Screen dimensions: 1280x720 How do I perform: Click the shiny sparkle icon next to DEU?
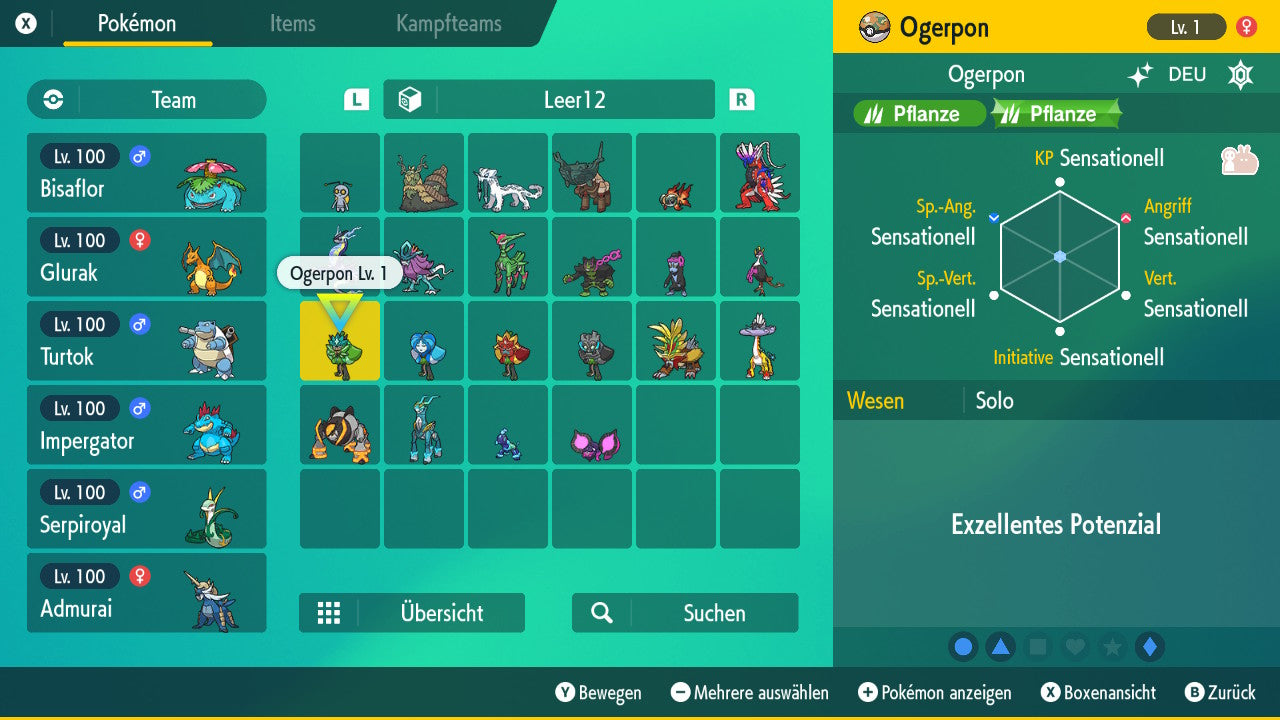1139,74
